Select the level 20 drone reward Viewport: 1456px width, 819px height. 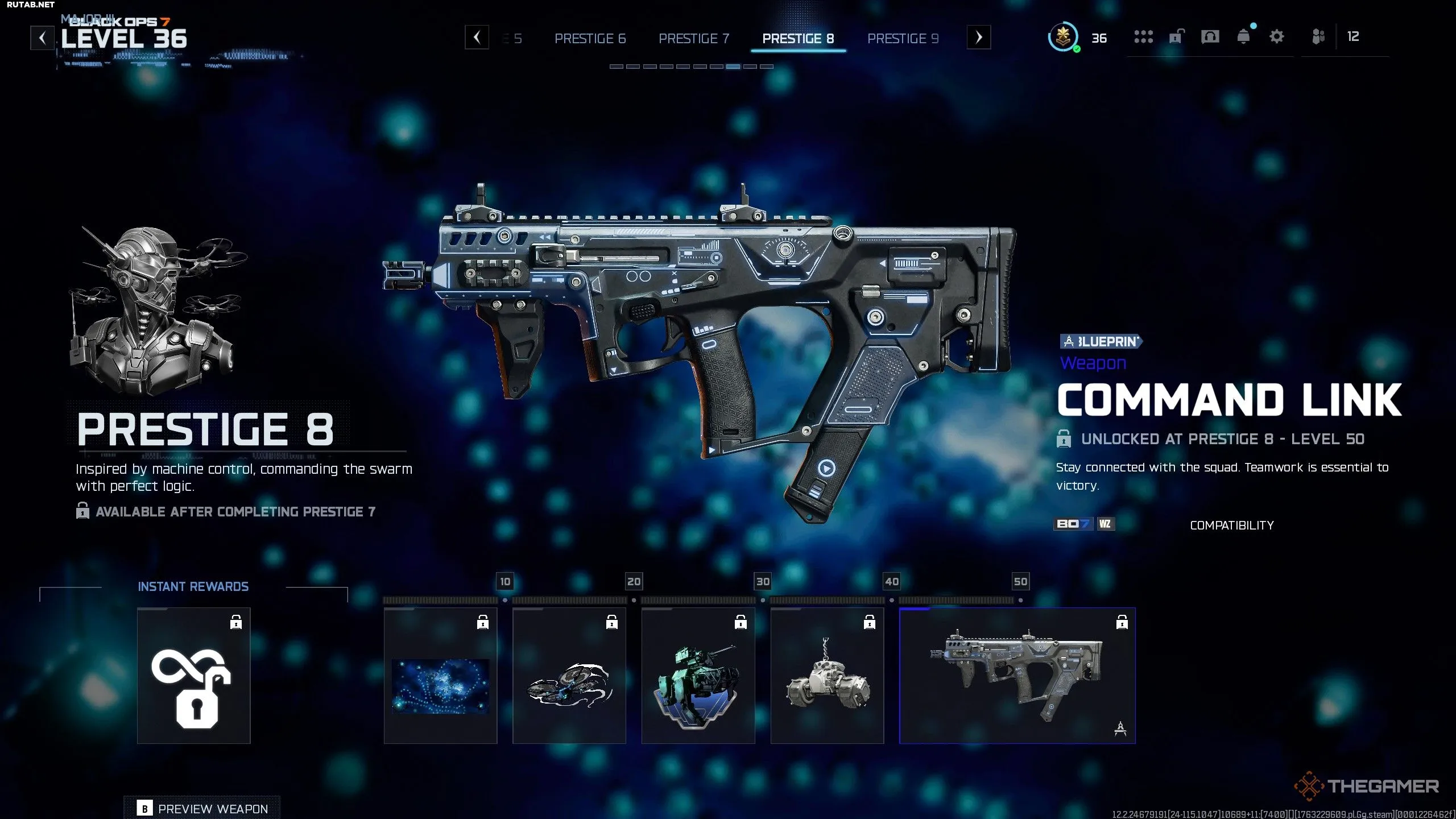(x=569, y=675)
